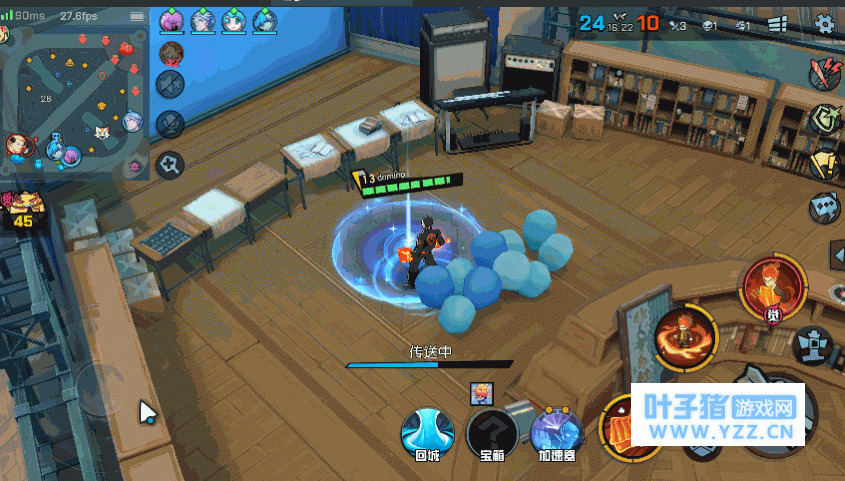Viewport: 845px width, 481px height.
Task: Toggle the muted speaker button
Action: [171, 84]
